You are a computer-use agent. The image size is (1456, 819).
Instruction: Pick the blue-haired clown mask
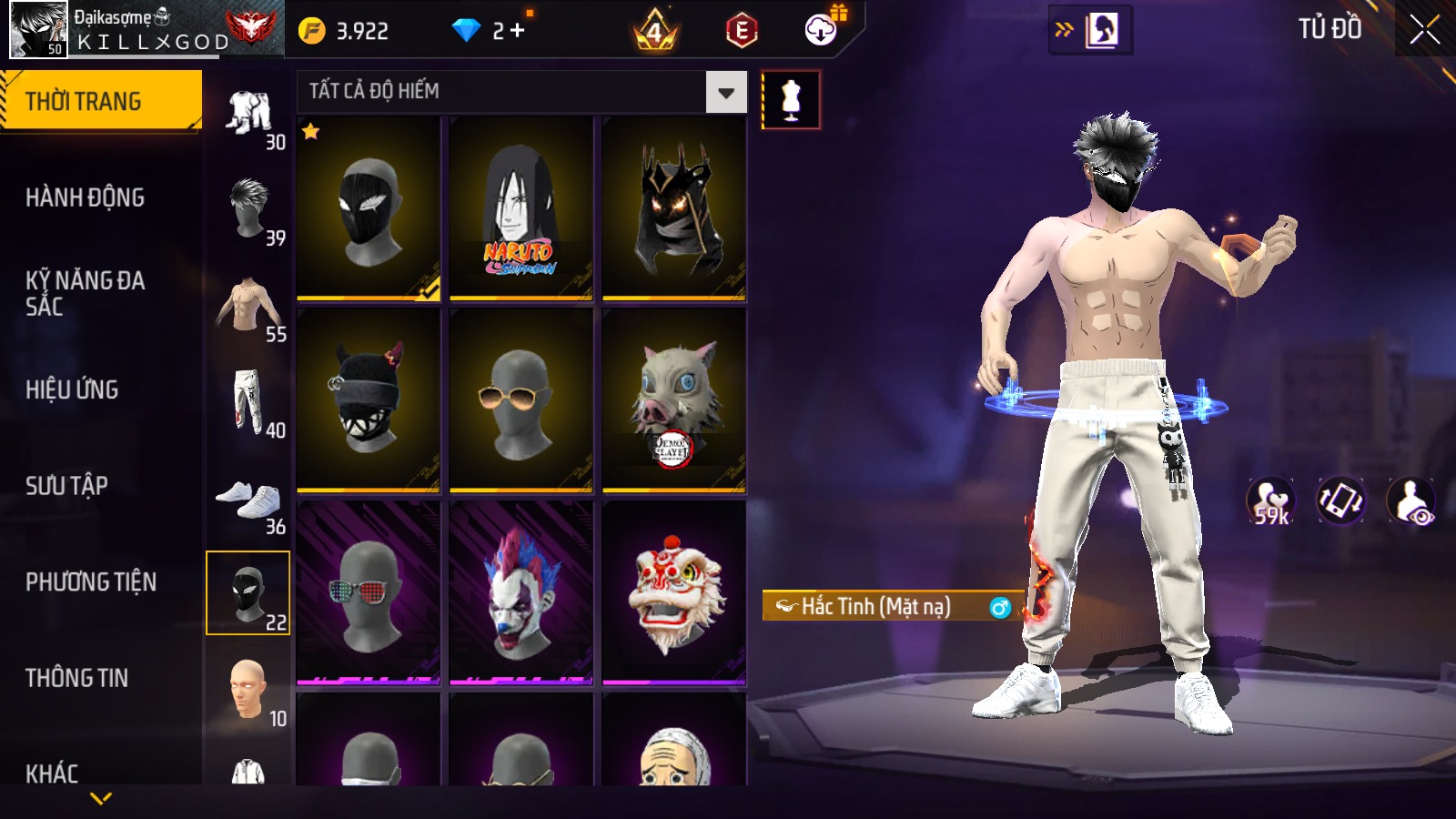point(521,592)
